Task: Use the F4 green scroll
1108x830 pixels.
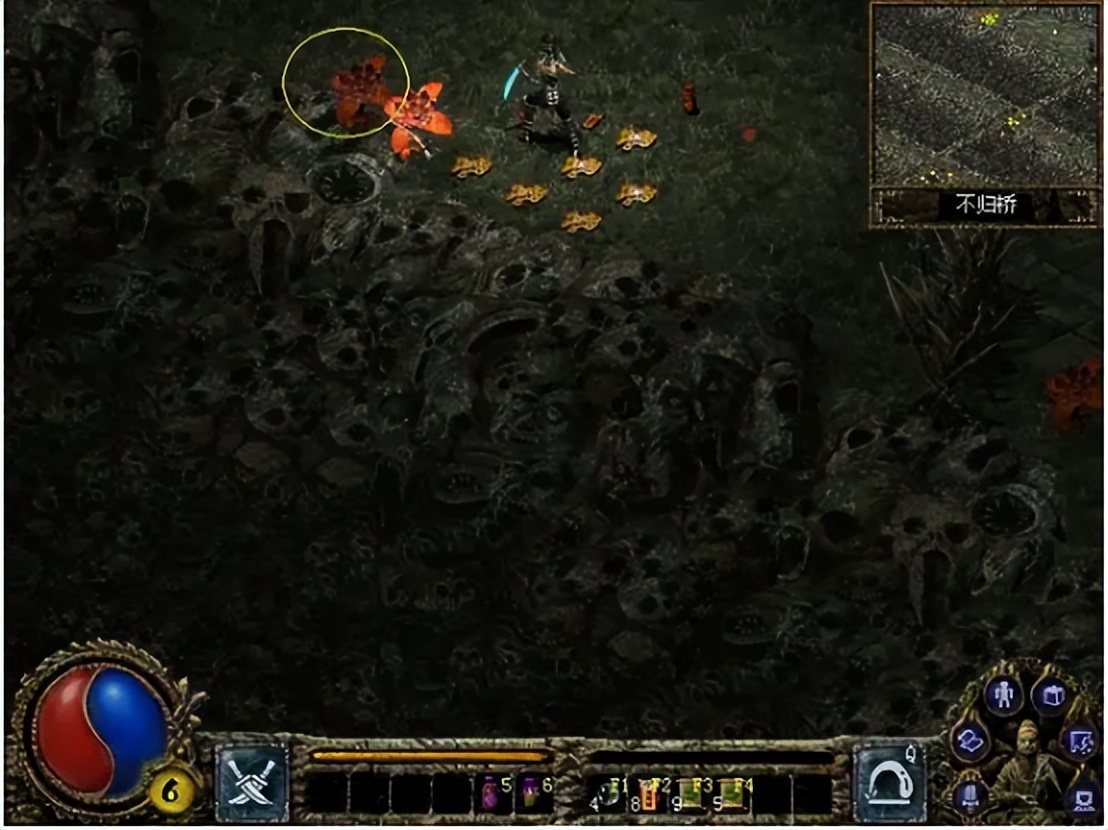Action: coord(732,794)
